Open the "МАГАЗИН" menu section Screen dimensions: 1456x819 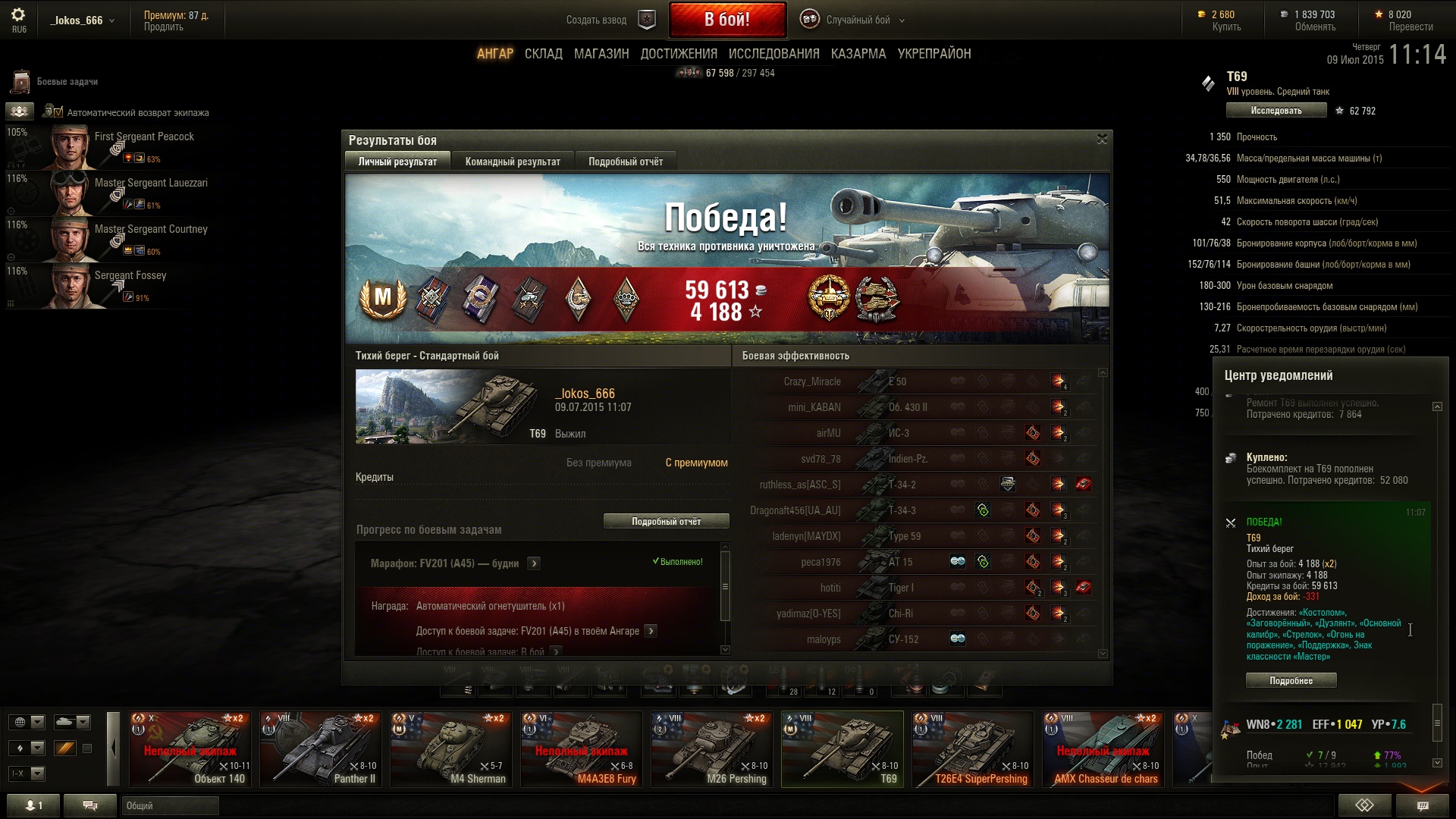[x=601, y=54]
